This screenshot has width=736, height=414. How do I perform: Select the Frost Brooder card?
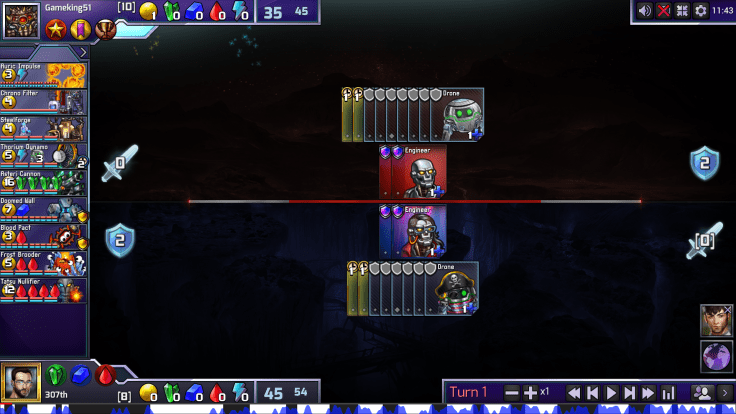click(x=44, y=263)
